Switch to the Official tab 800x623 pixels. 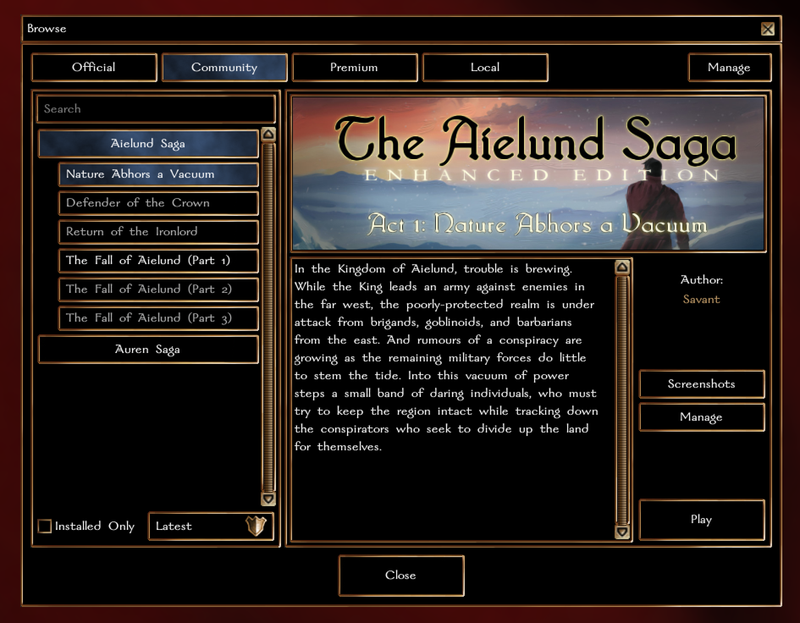click(94, 68)
